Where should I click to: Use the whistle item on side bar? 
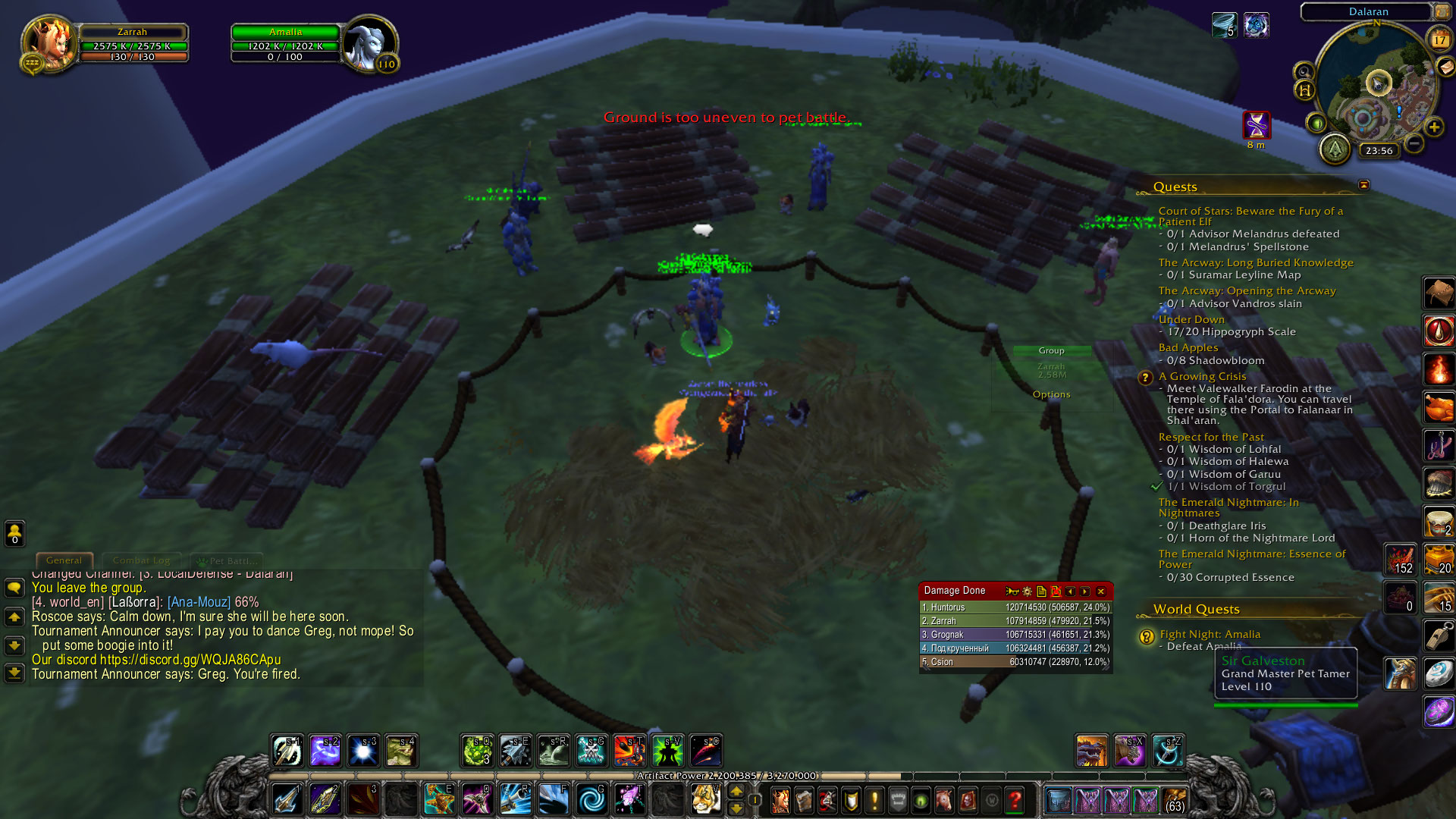[1438, 635]
